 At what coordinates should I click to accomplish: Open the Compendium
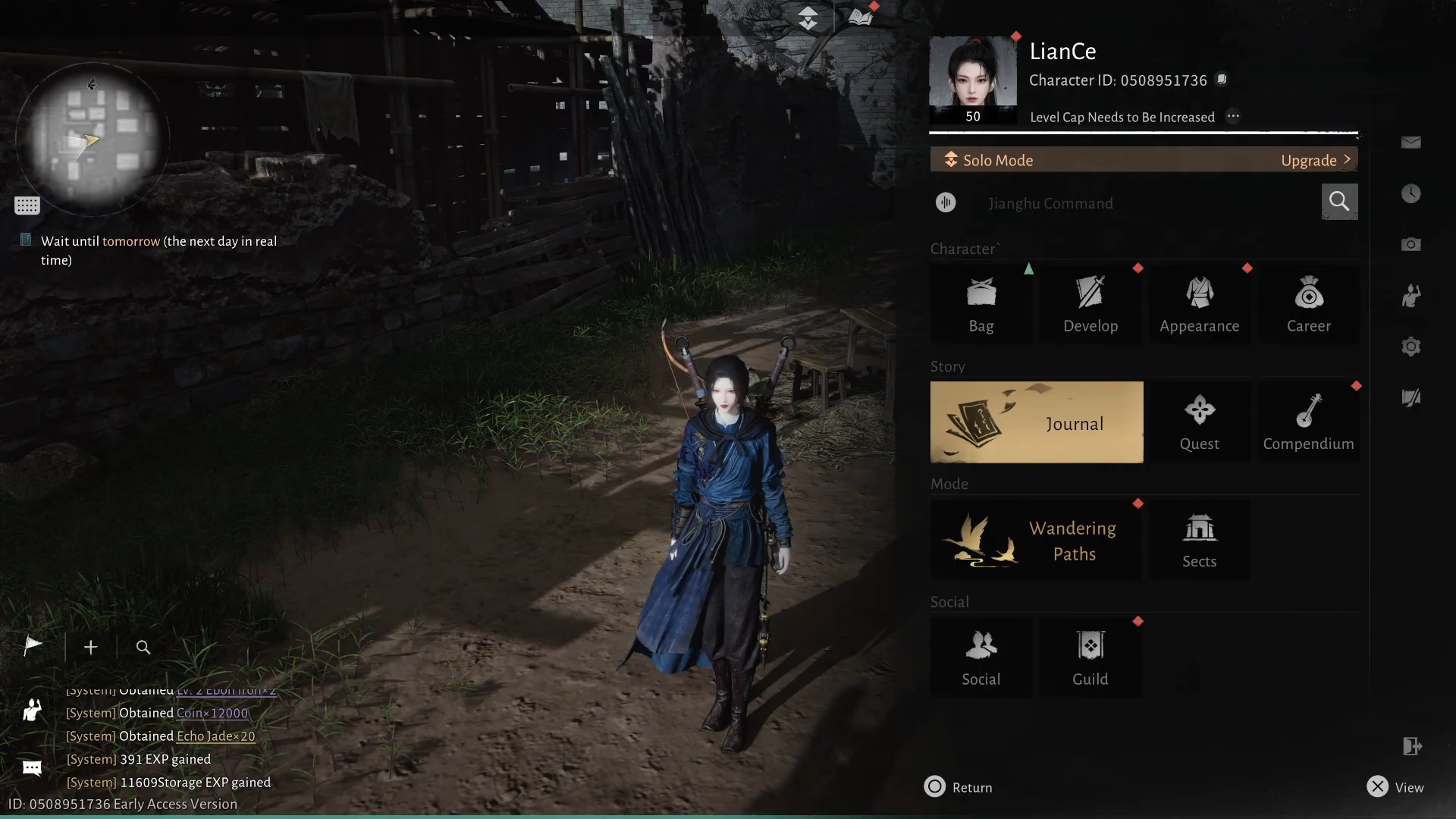pyautogui.click(x=1308, y=422)
